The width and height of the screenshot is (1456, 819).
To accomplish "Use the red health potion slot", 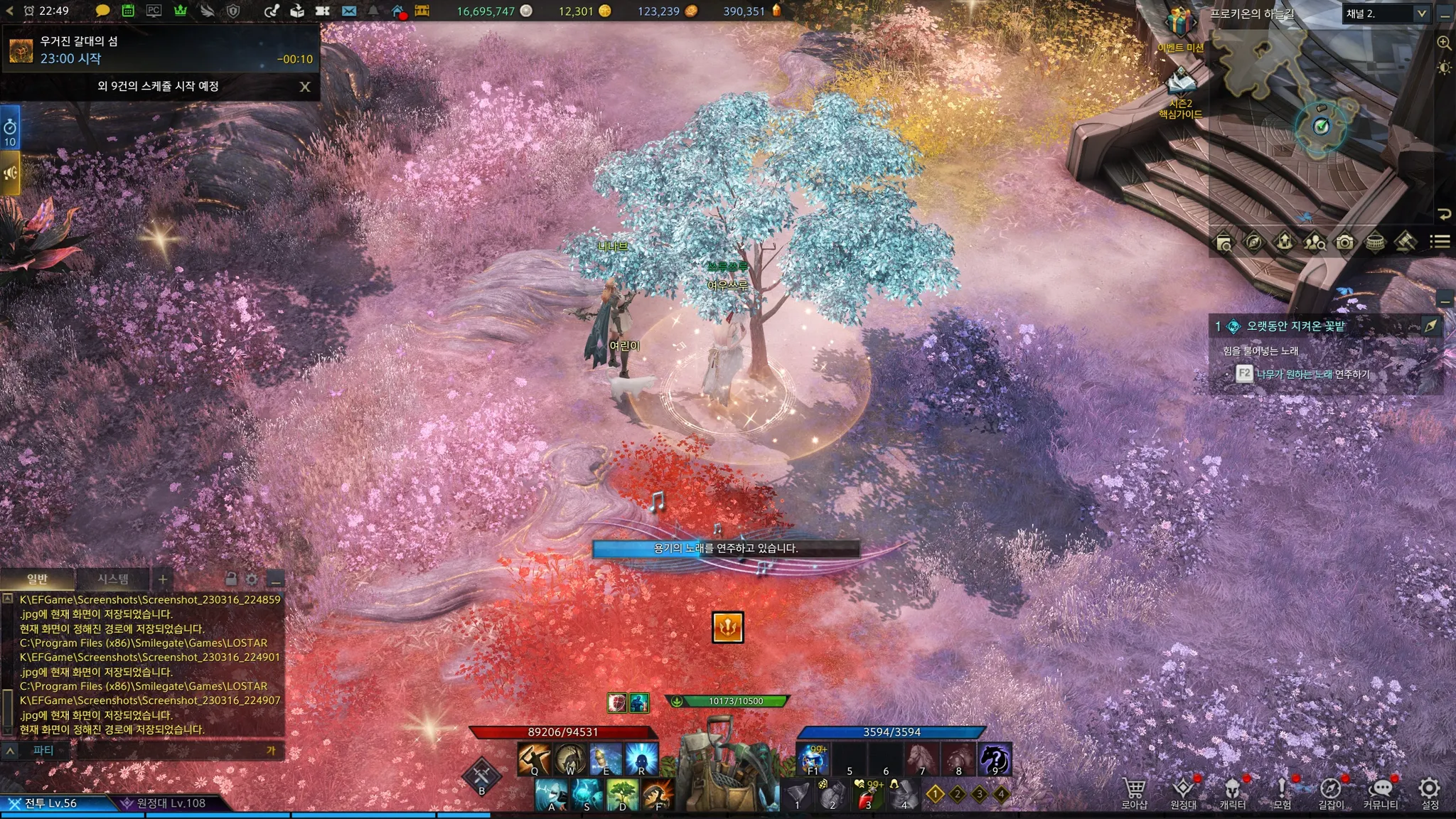I will click(867, 796).
